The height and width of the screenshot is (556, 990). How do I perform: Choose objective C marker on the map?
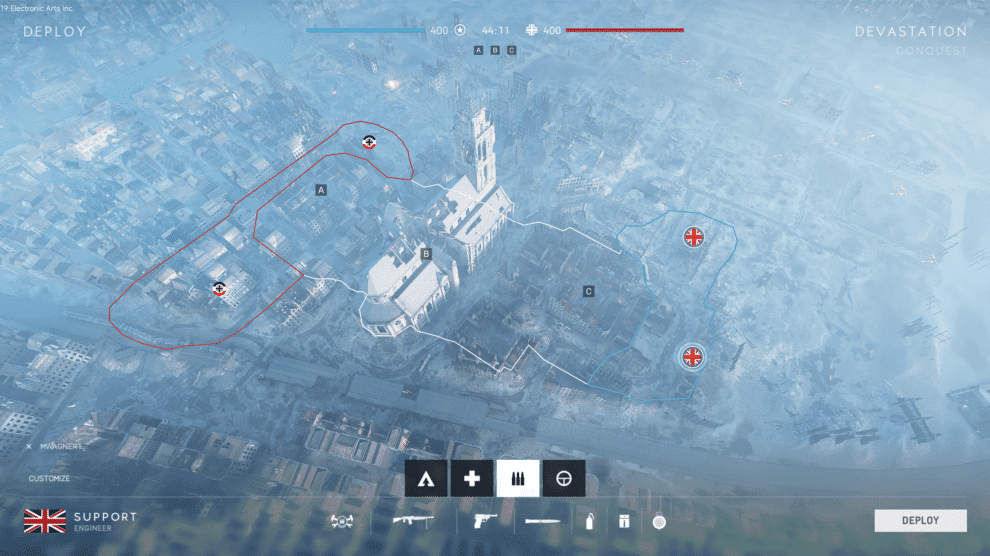[589, 291]
